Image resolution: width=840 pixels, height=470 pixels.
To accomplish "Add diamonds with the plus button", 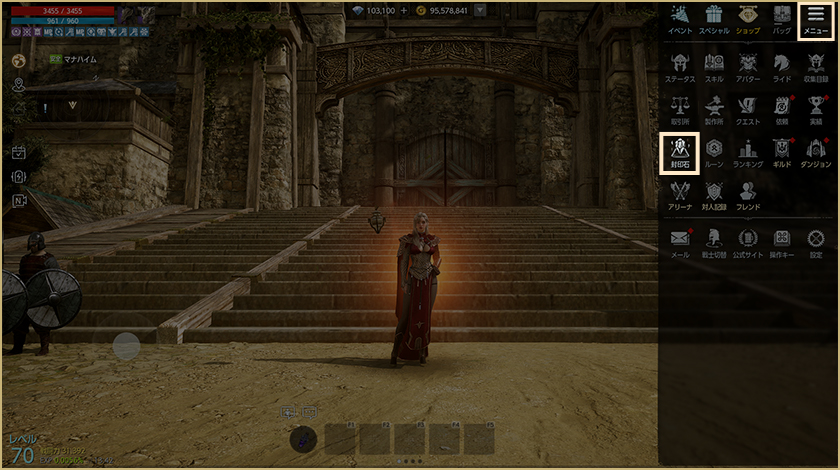I will (404, 10).
